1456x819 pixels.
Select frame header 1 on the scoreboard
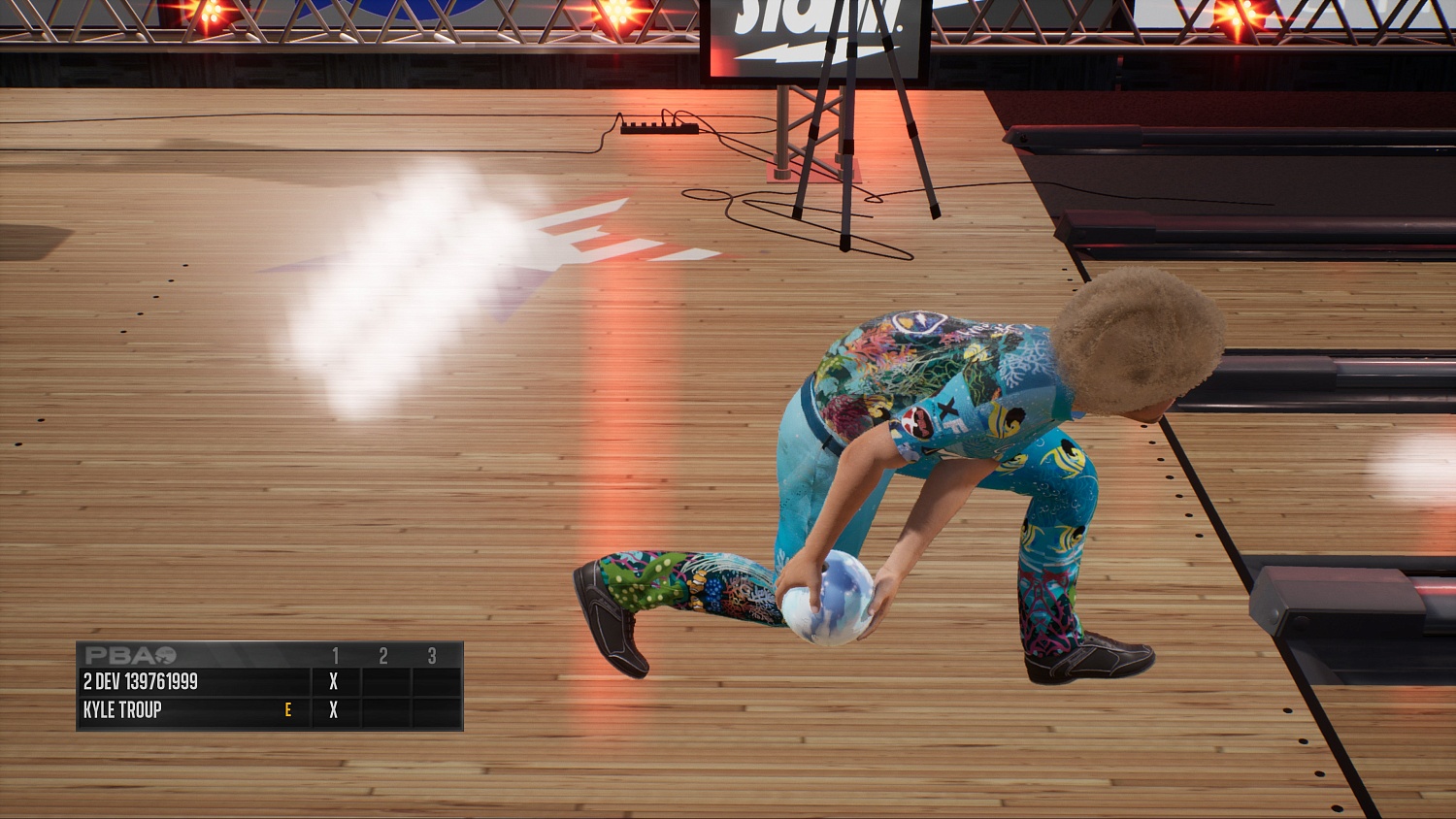[335, 656]
